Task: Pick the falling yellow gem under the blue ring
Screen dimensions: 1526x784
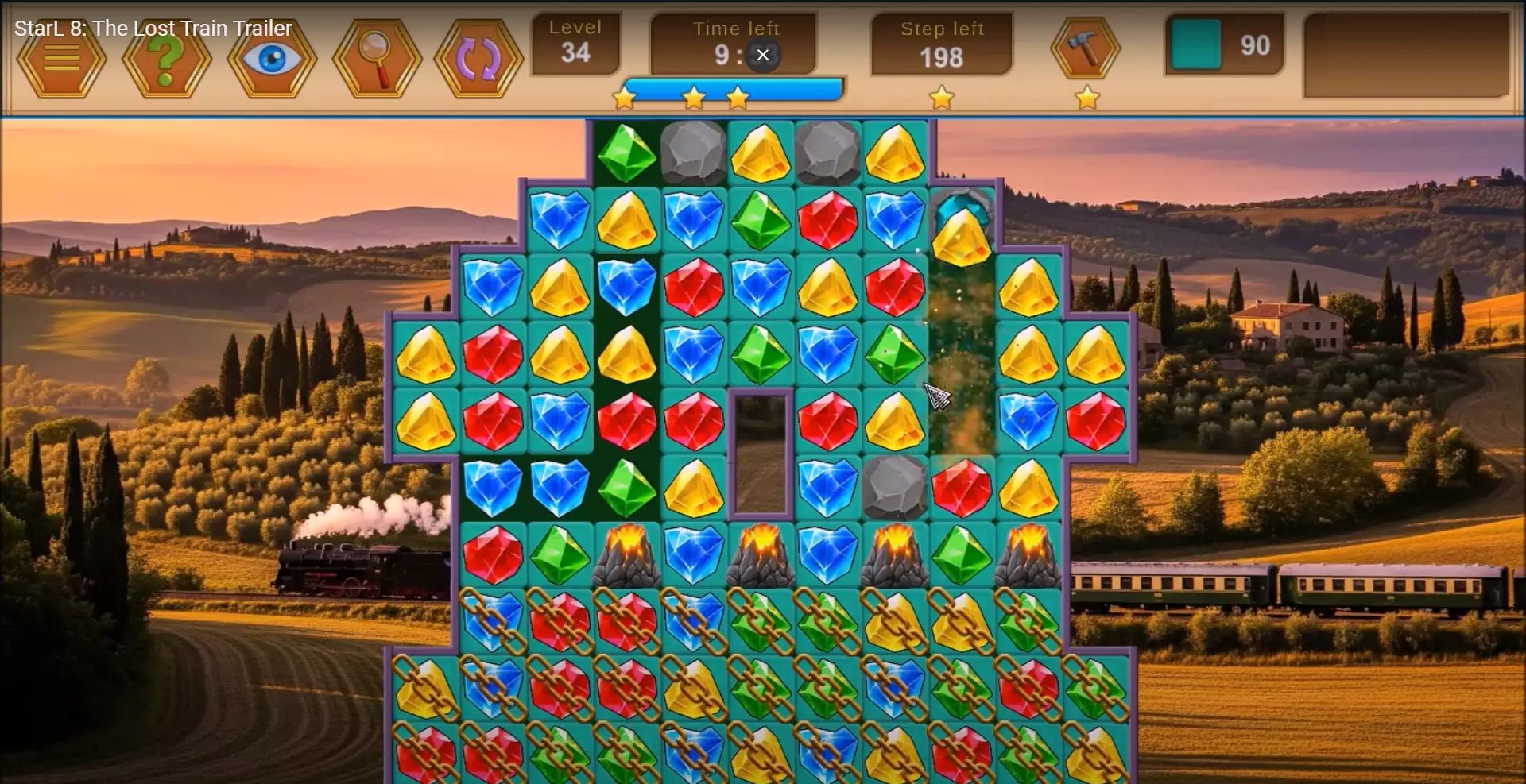Action: (x=962, y=237)
